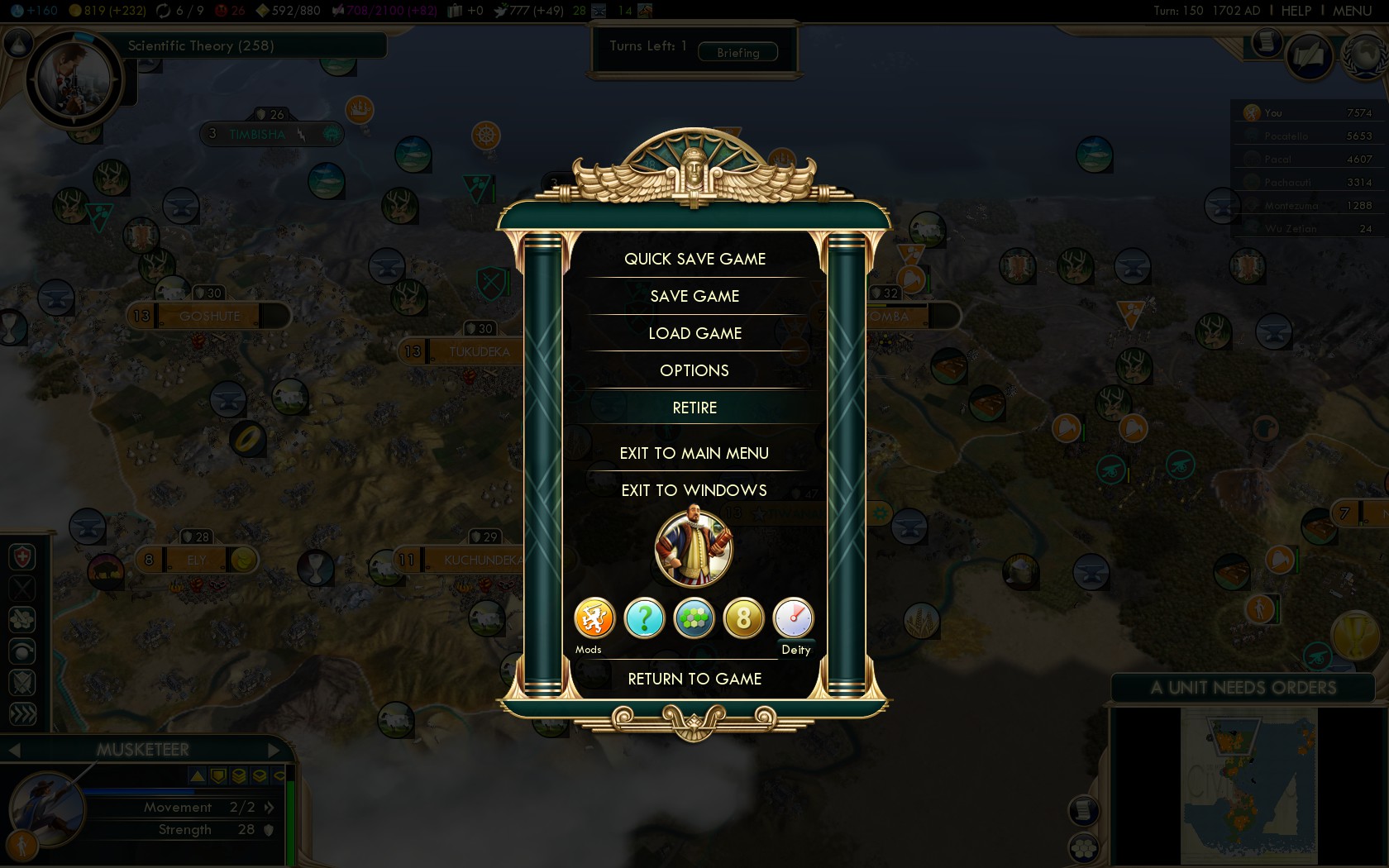Open the Save Game screen

694,296
